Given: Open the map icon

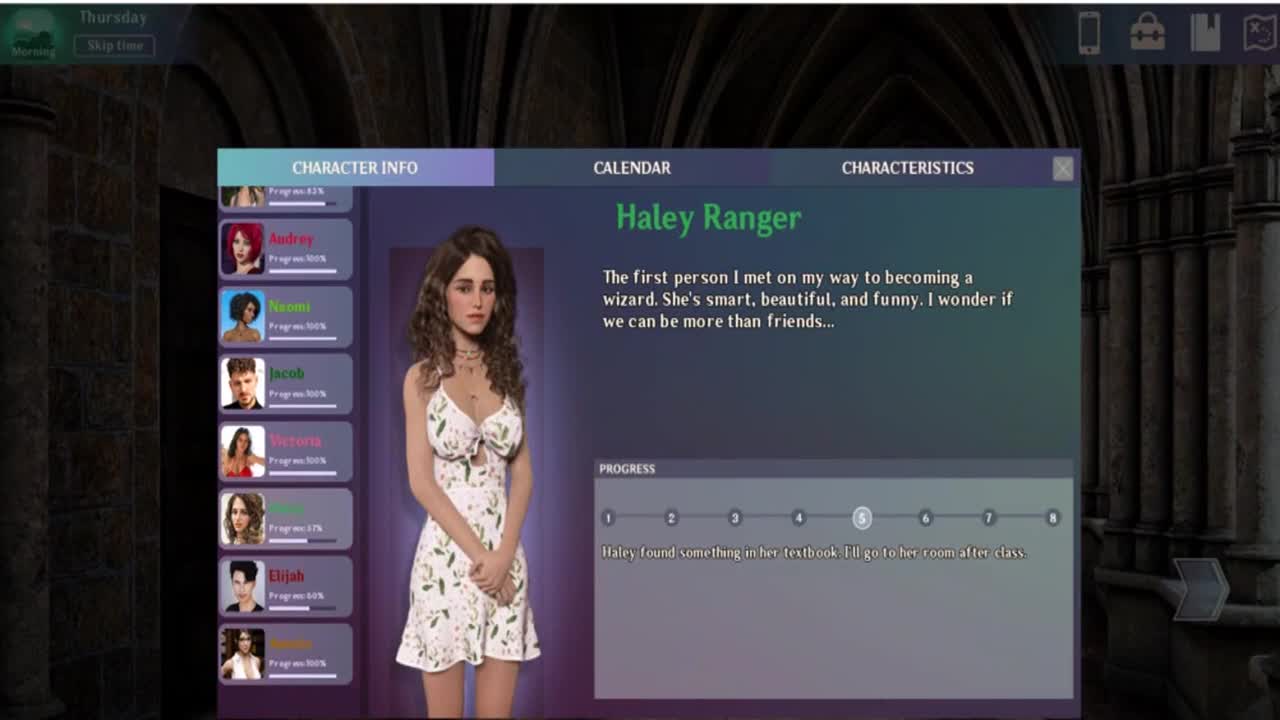Looking at the screenshot, I should 1258,33.
